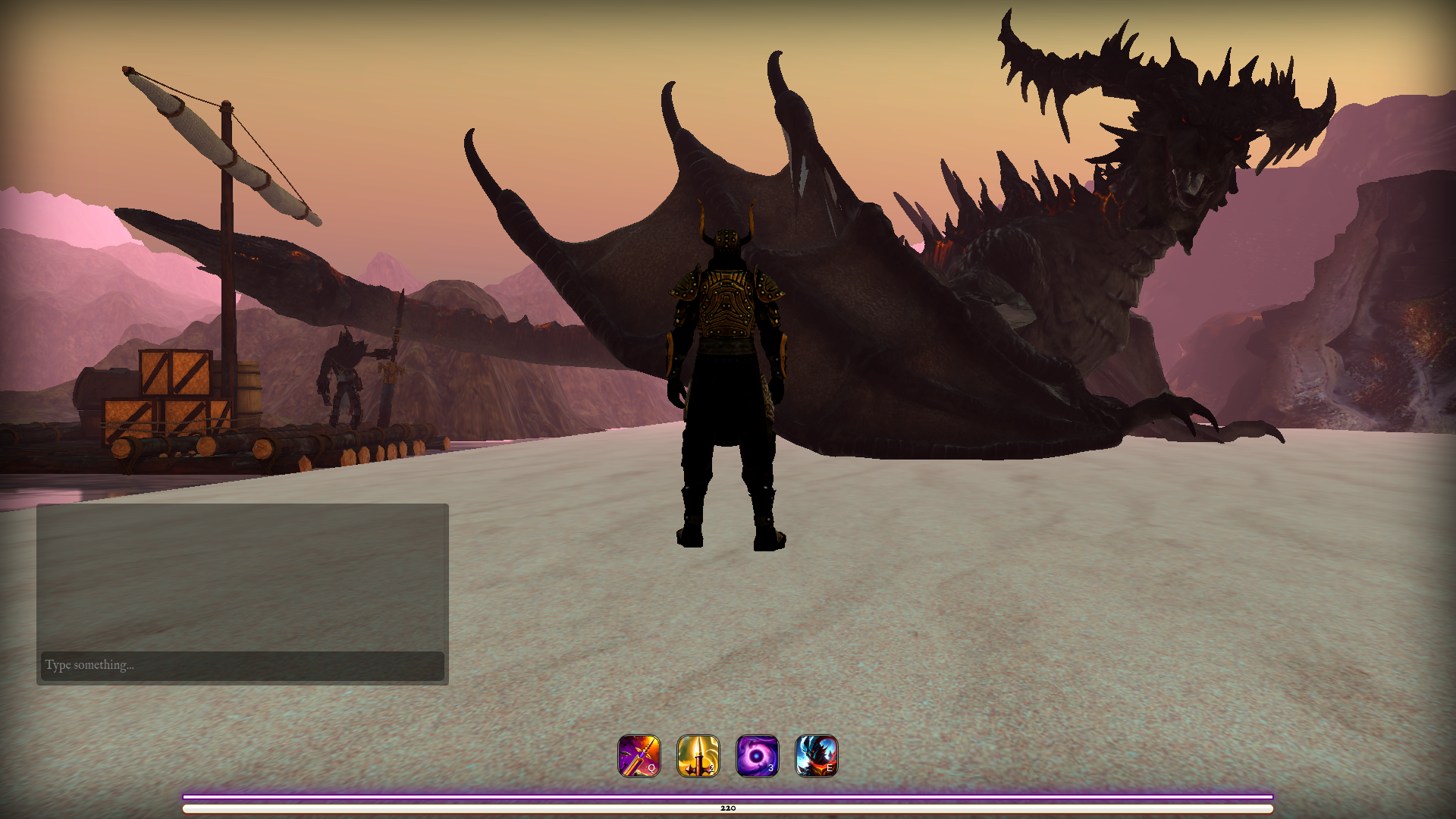Trigger the purple vortex ability in slot 3
This screenshot has width=1456, height=819.
(x=758, y=756)
